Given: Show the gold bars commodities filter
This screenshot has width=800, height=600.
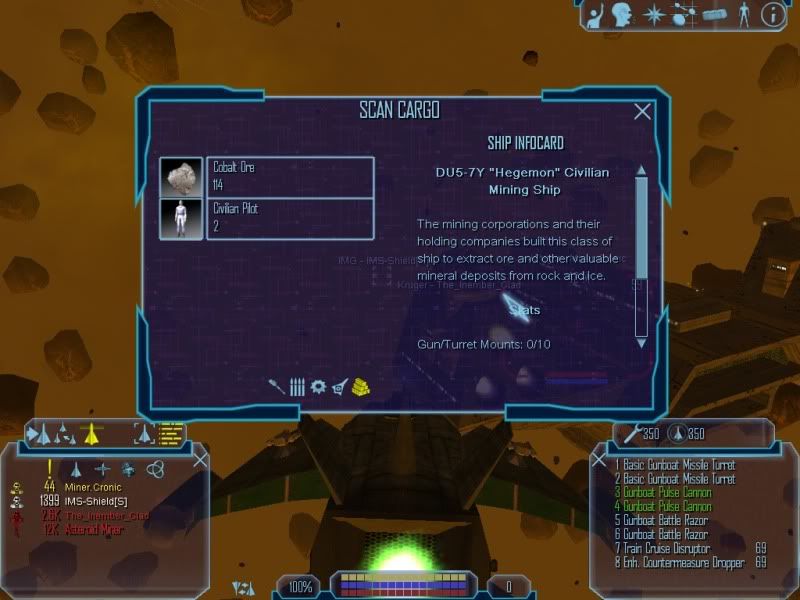Looking at the screenshot, I should coord(361,386).
